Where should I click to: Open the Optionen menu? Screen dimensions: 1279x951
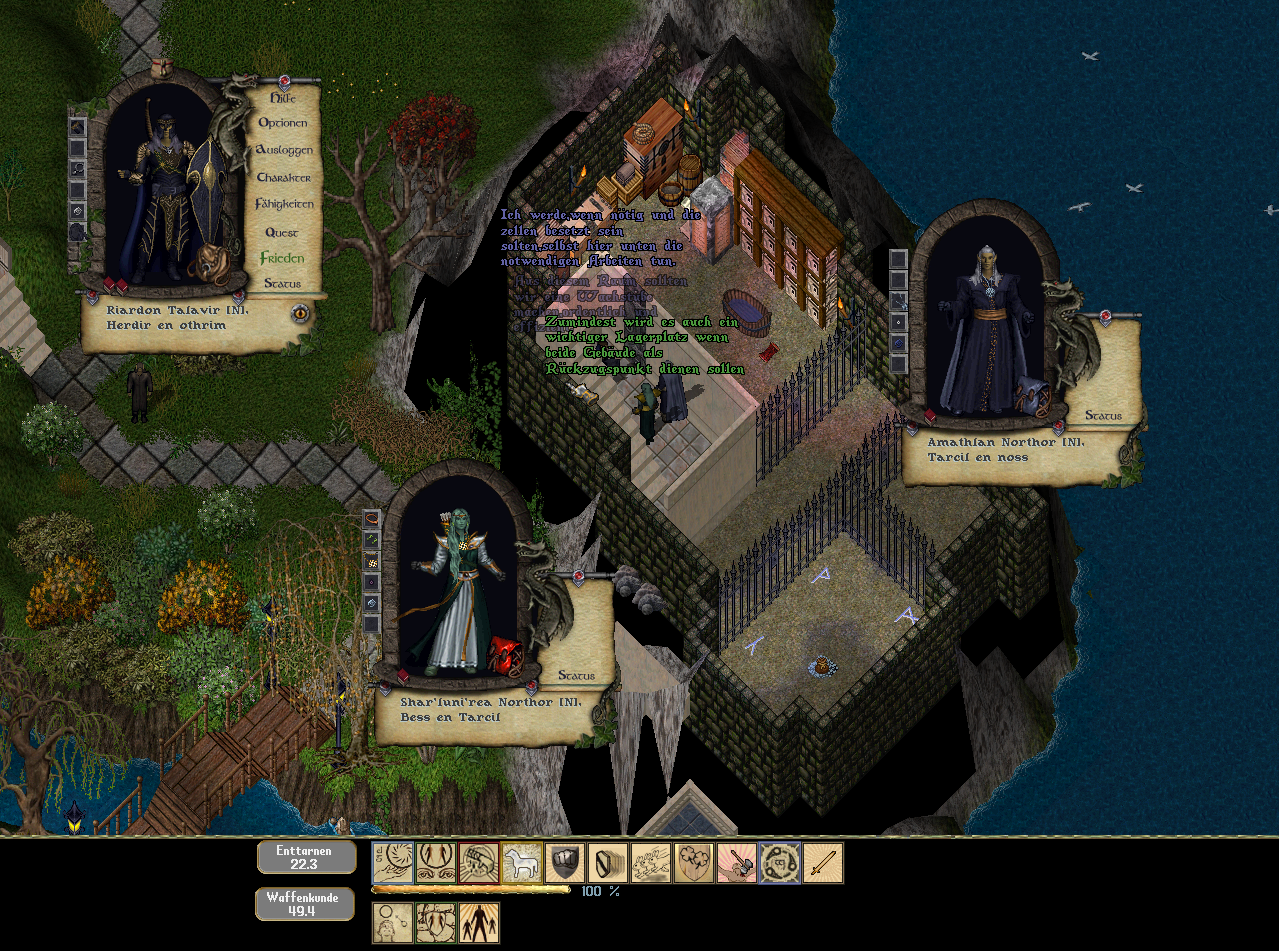pyautogui.click(x=283, y=123)
